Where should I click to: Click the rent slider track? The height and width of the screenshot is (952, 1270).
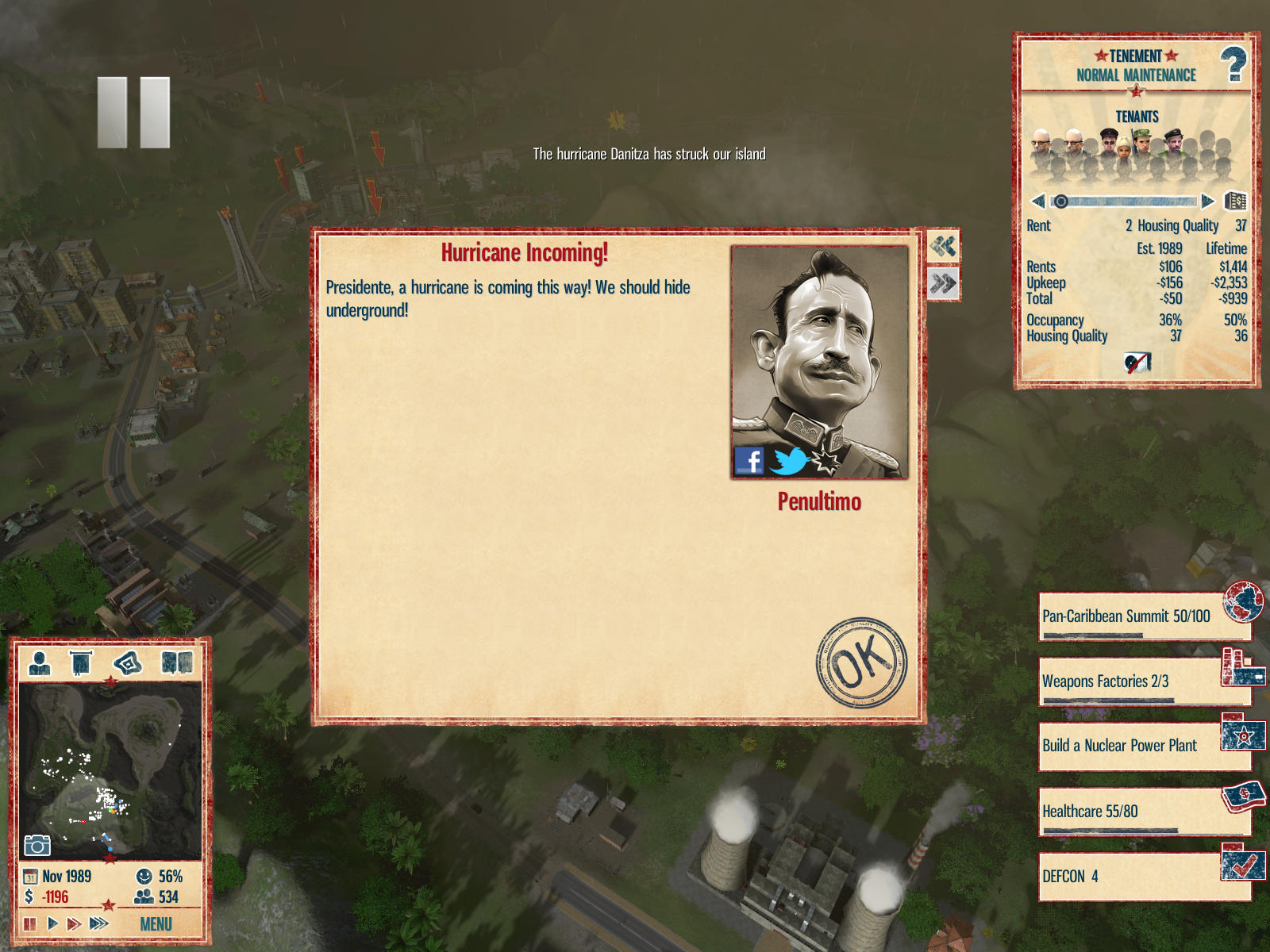click(1127, 202)
